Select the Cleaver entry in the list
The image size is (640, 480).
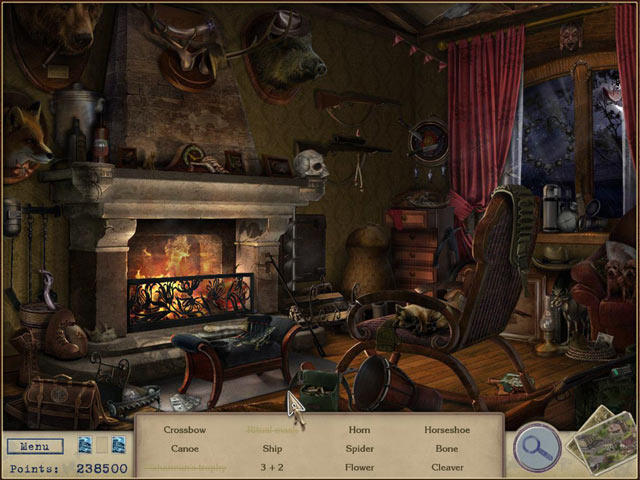pyautogui.click(x=447, y=467)
